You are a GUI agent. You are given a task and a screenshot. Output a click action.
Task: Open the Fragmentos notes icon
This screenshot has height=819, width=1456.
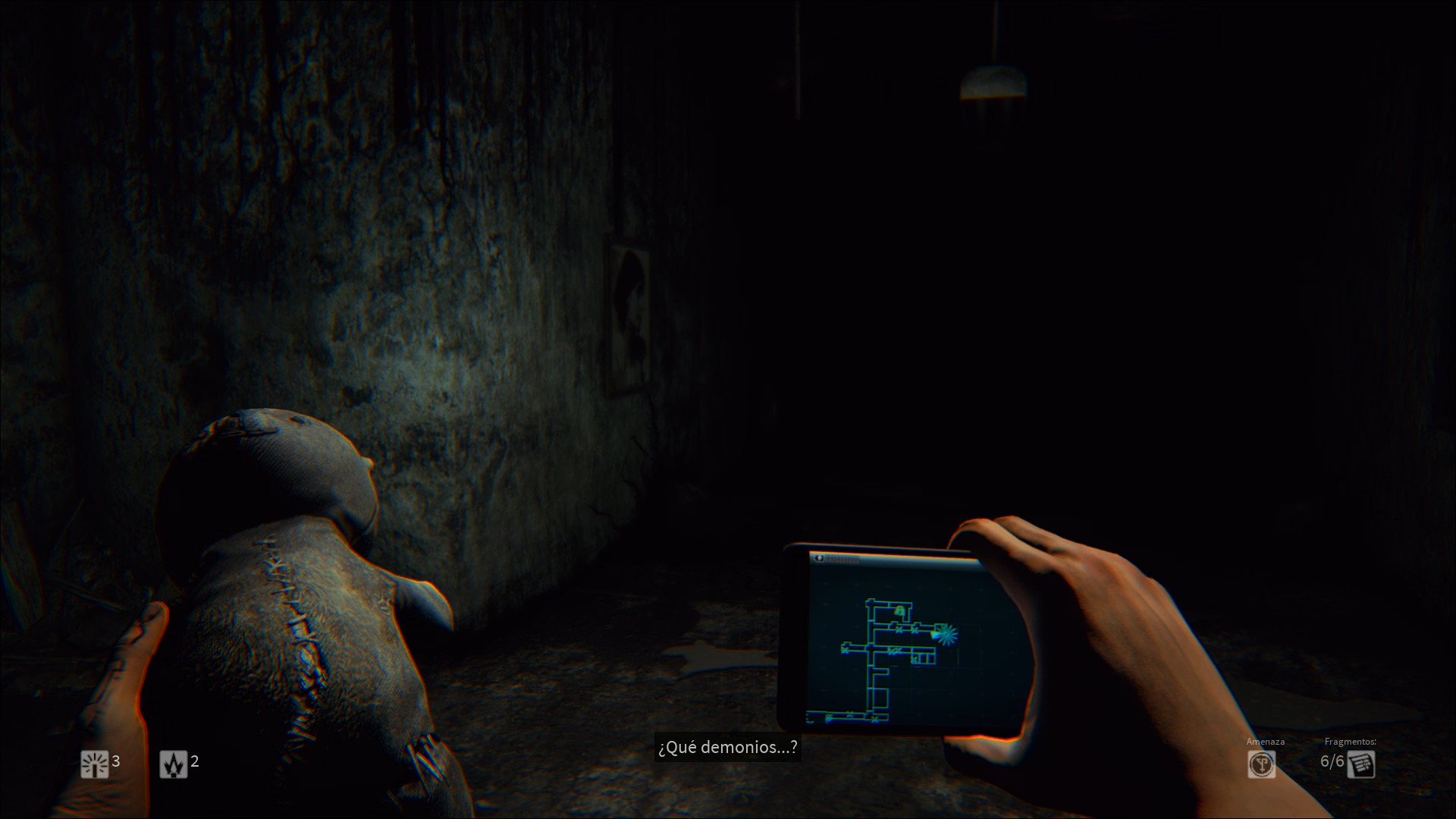[x=1361, y=764]
